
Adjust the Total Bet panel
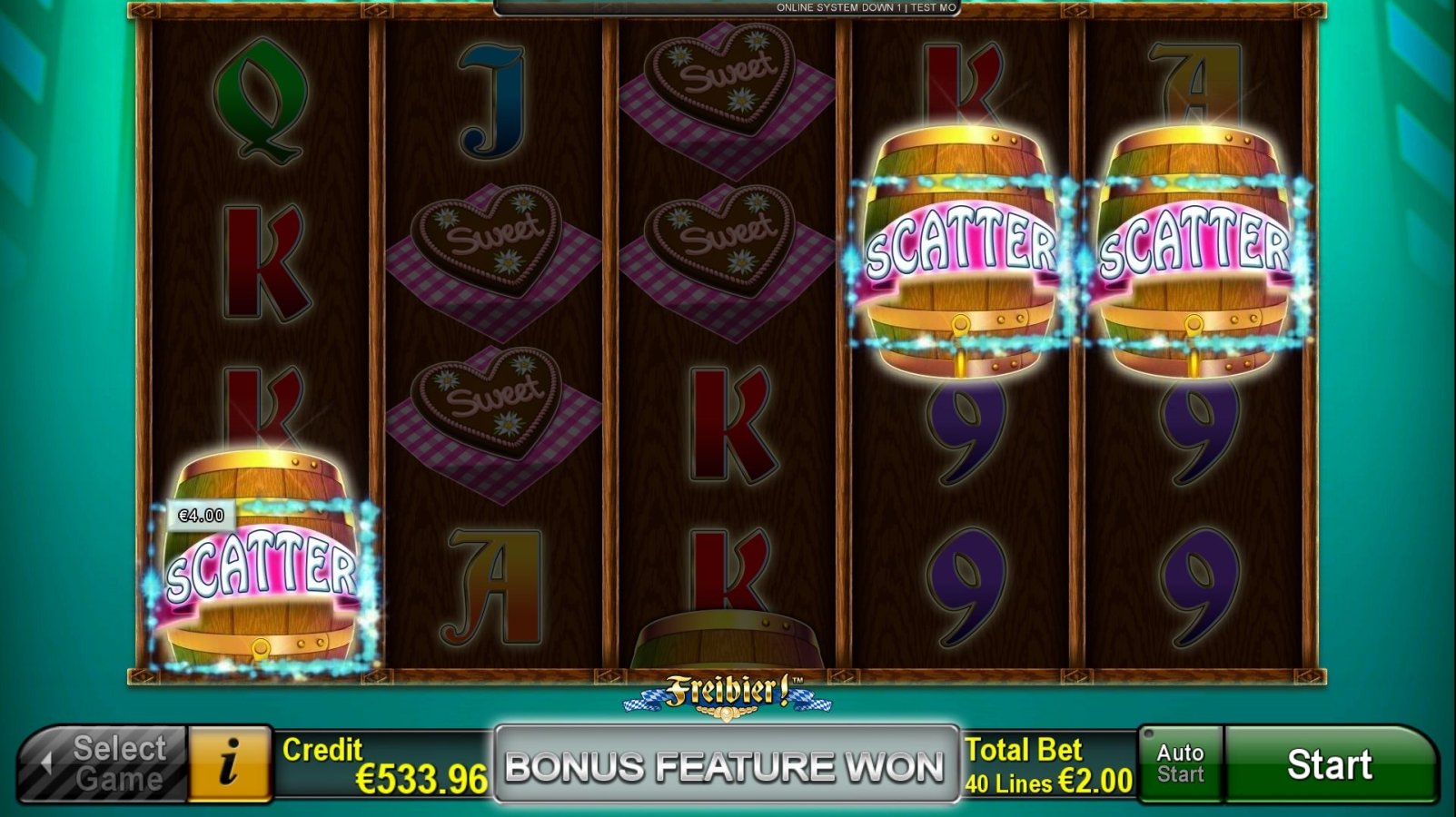(x=1048, y=764)
